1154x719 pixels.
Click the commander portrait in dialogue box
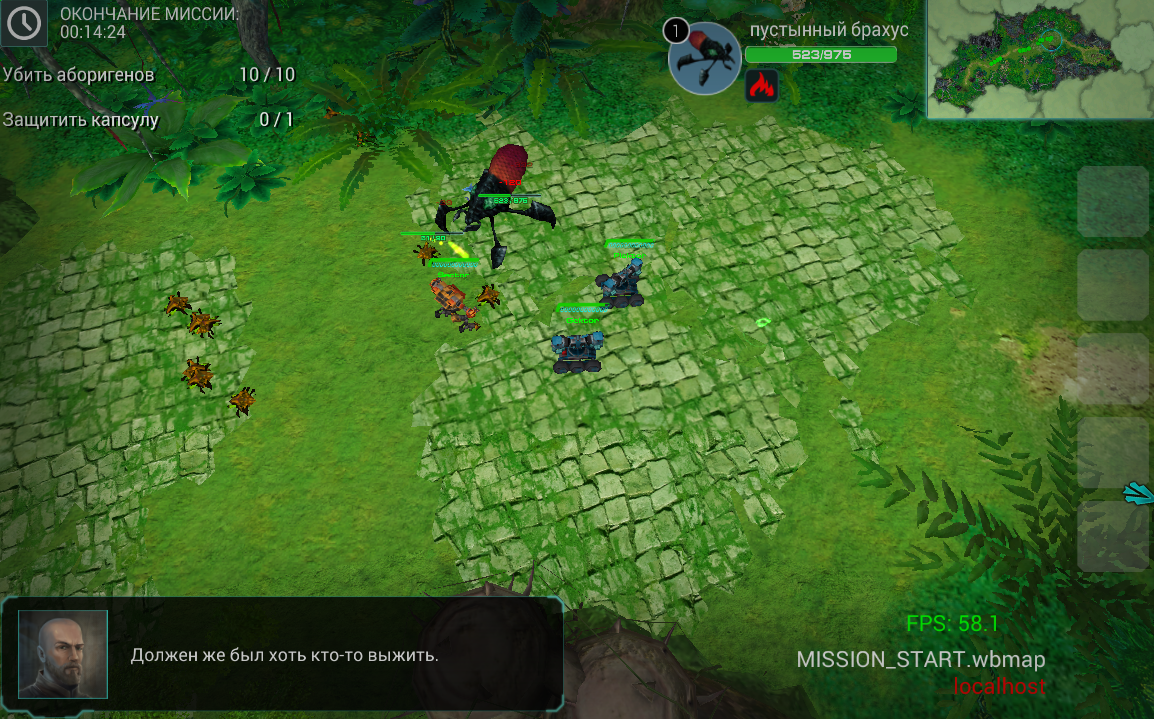point(62,654)
